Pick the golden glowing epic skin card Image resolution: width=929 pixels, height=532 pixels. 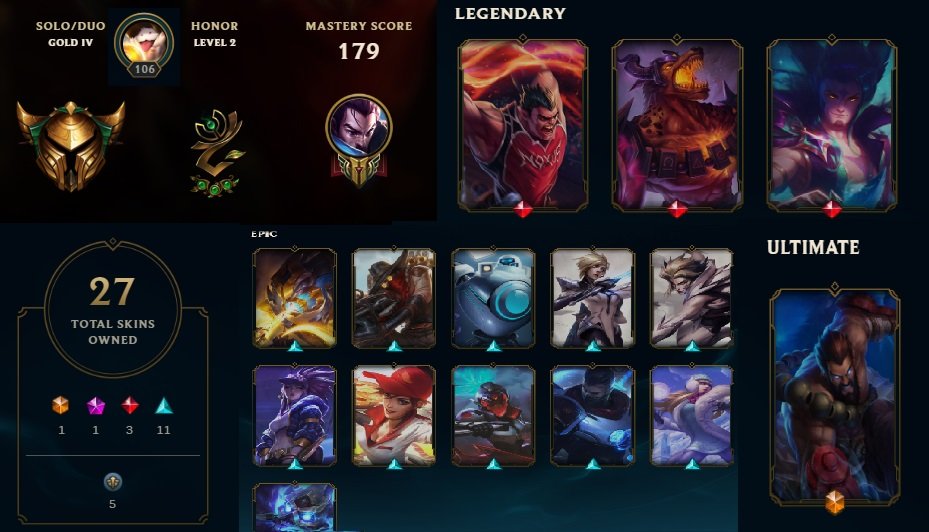click(294, 297)
